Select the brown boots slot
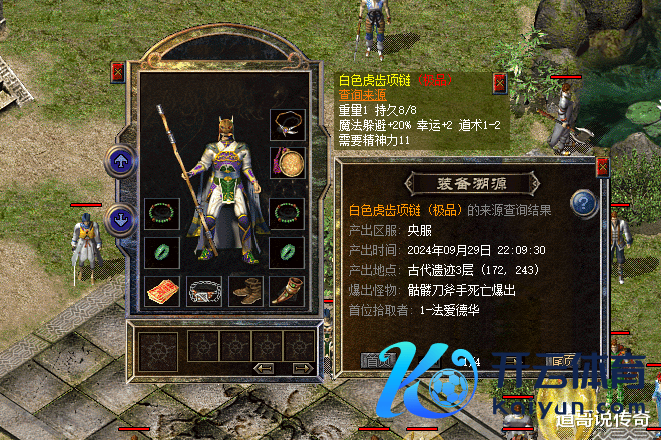This screenshot has width=661, height=440. pos(246,290)
